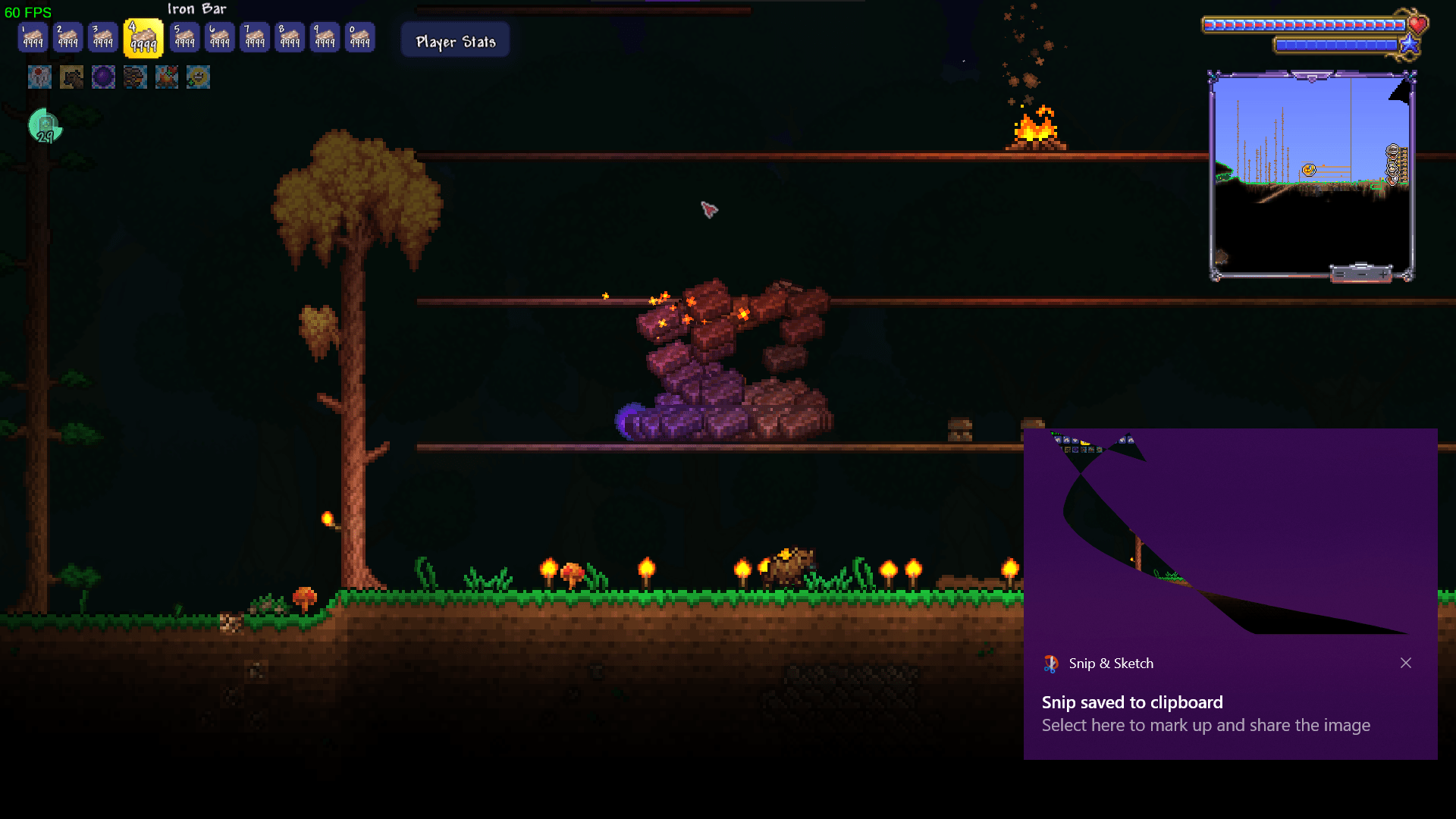This screenshot has height=819, width=1456.
Task: Click the mining helmet buff icon
Action: pos(135,77)
